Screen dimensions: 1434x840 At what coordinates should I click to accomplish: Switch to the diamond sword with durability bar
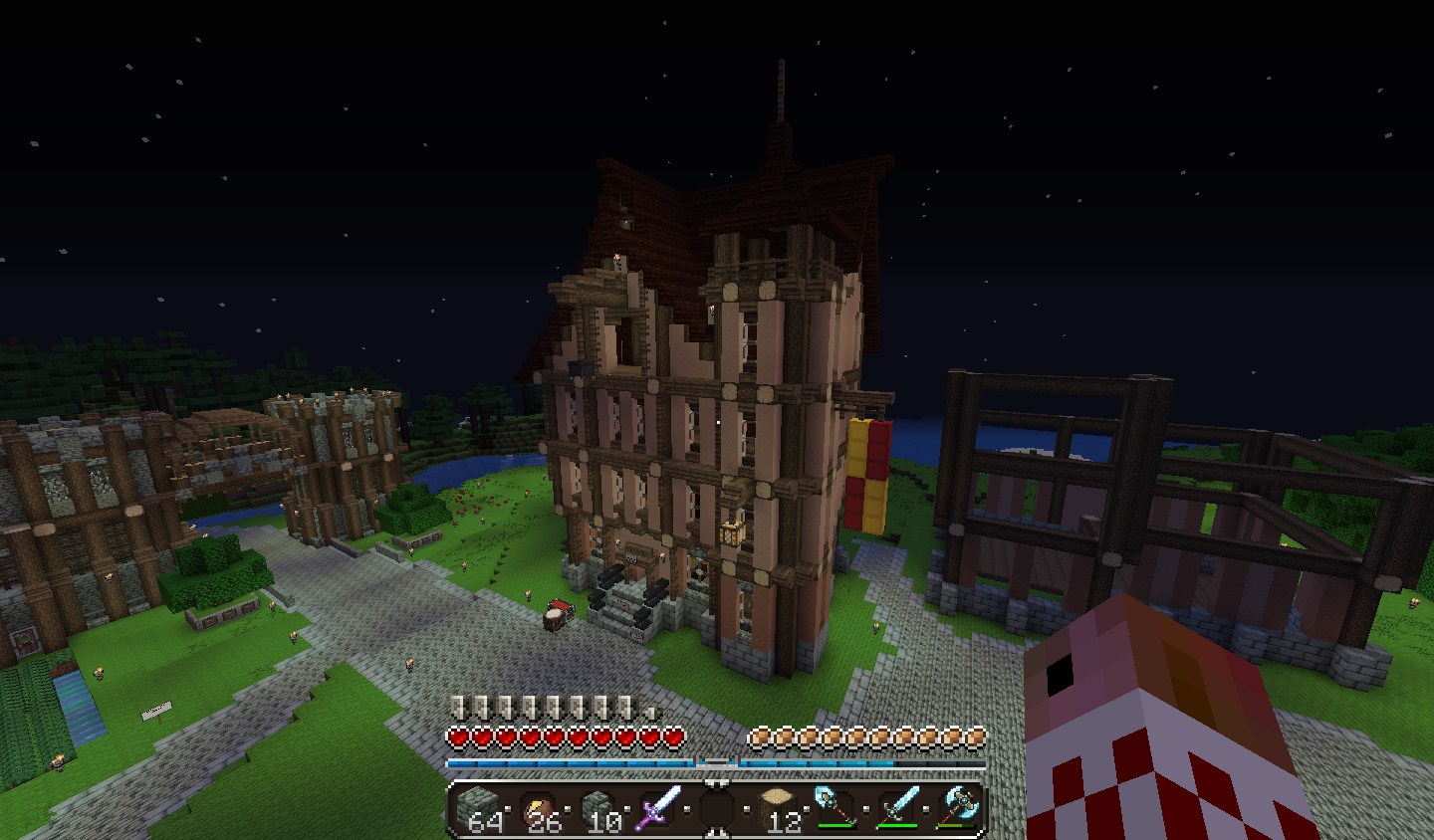pos(896,806)
